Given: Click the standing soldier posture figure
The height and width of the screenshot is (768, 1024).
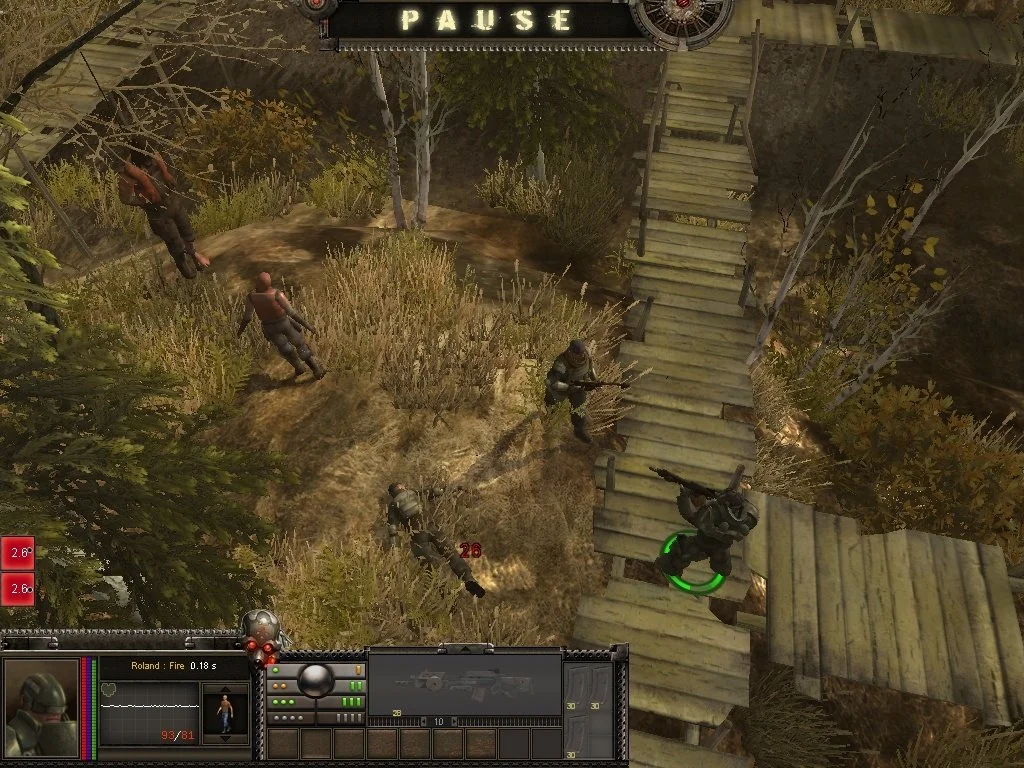Looking at the screenshot, I should click(224, 713).
